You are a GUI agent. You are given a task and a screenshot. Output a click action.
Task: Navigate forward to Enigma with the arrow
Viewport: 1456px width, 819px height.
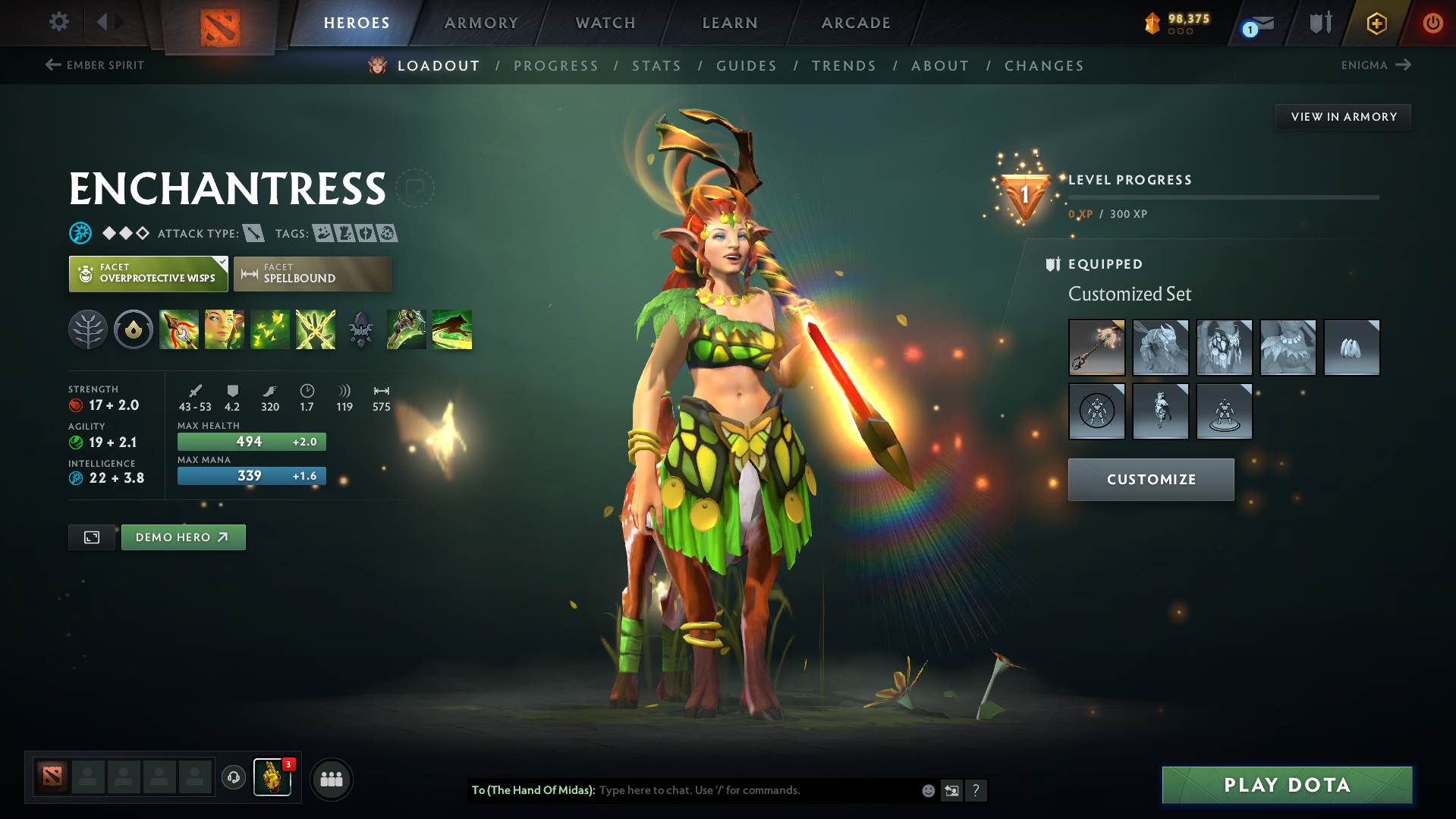[x=1402, y=65]
